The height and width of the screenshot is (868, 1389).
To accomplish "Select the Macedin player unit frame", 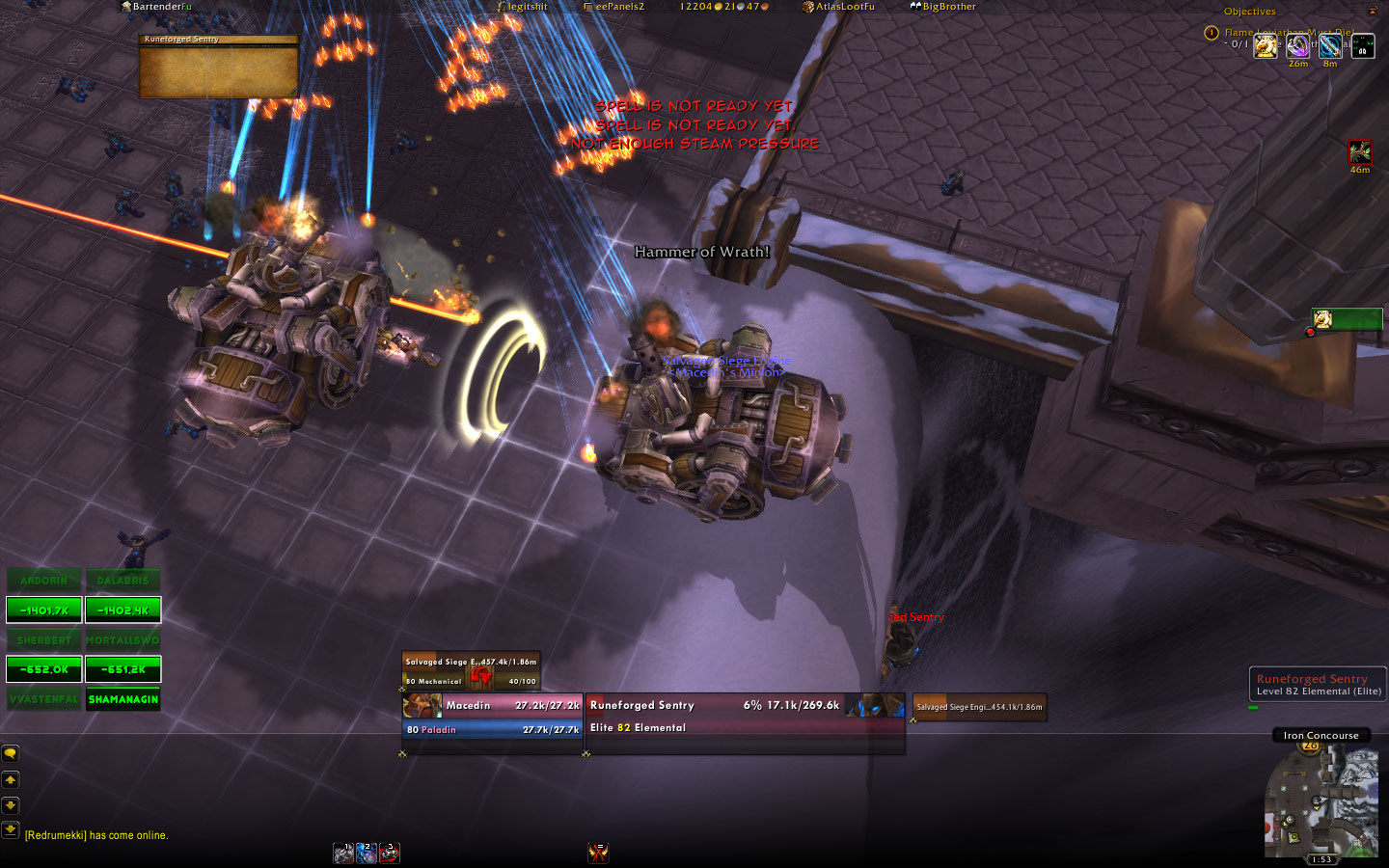I will click(493, 718).
